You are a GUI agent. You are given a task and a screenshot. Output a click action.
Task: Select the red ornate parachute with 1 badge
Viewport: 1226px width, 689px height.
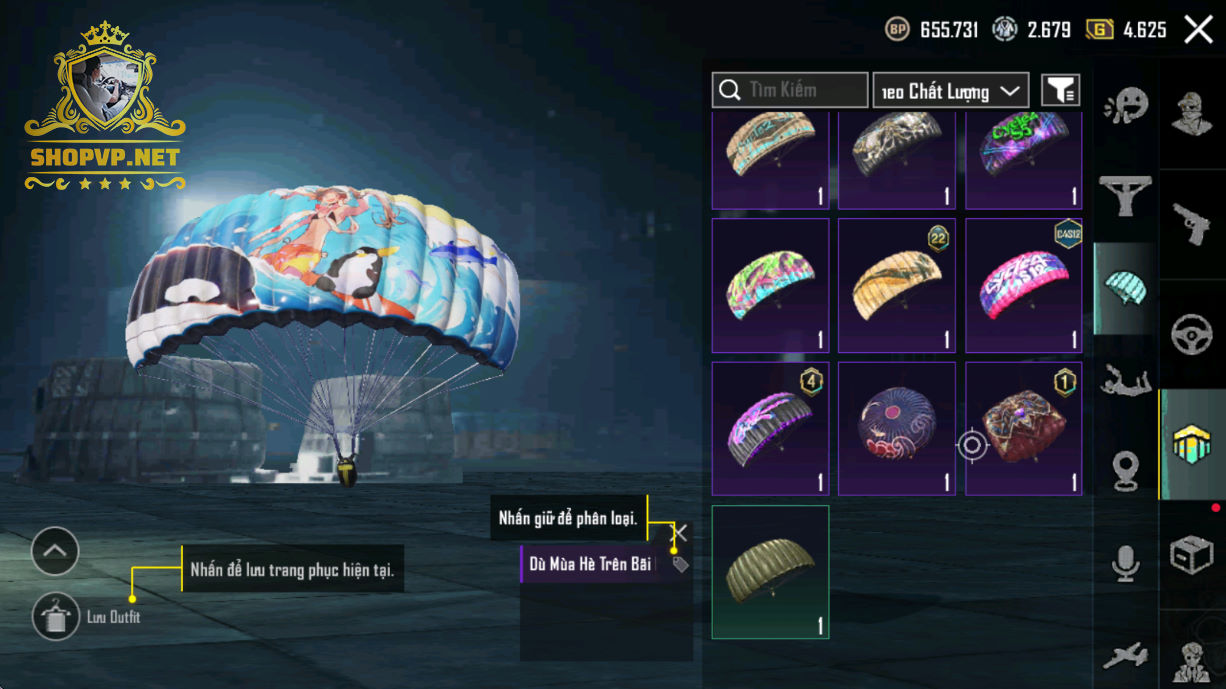1023,428
